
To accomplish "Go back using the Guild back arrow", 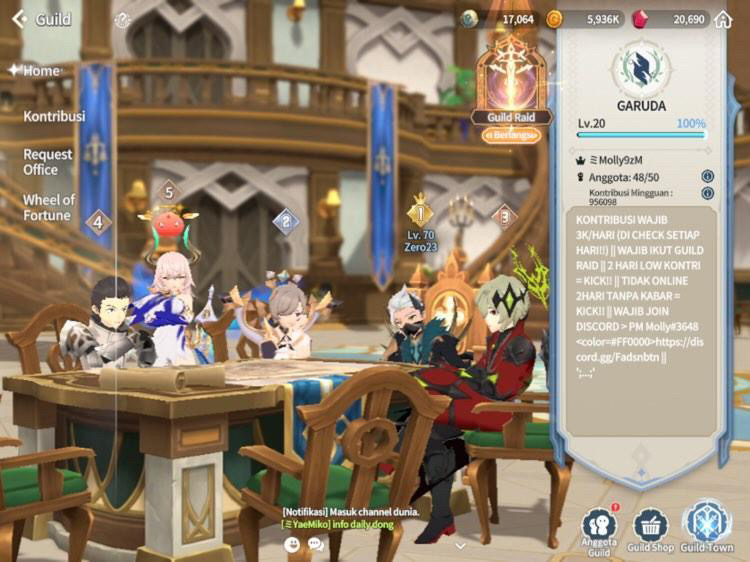I will pos(19,19).
